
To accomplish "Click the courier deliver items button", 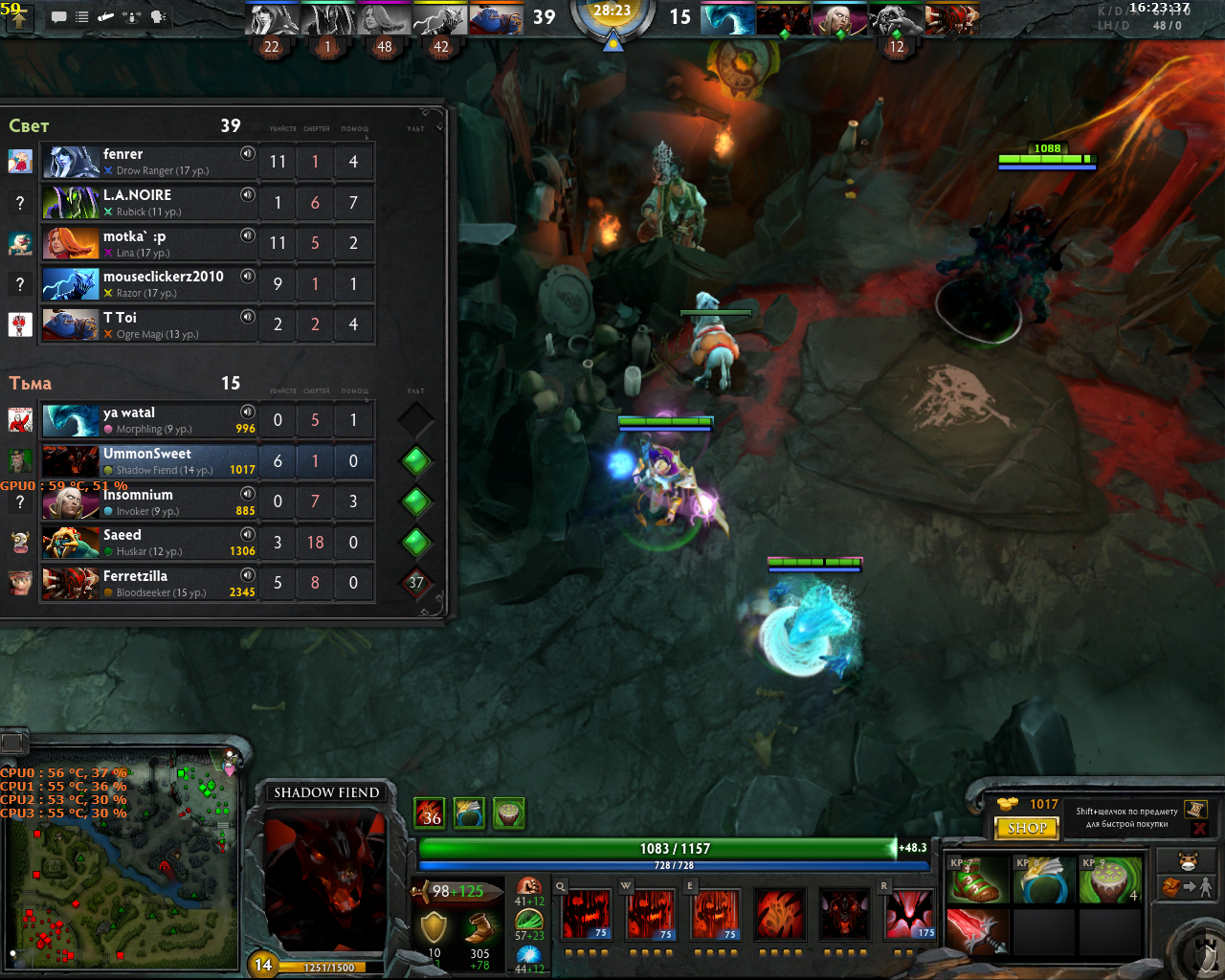I will pos(1189,887).
